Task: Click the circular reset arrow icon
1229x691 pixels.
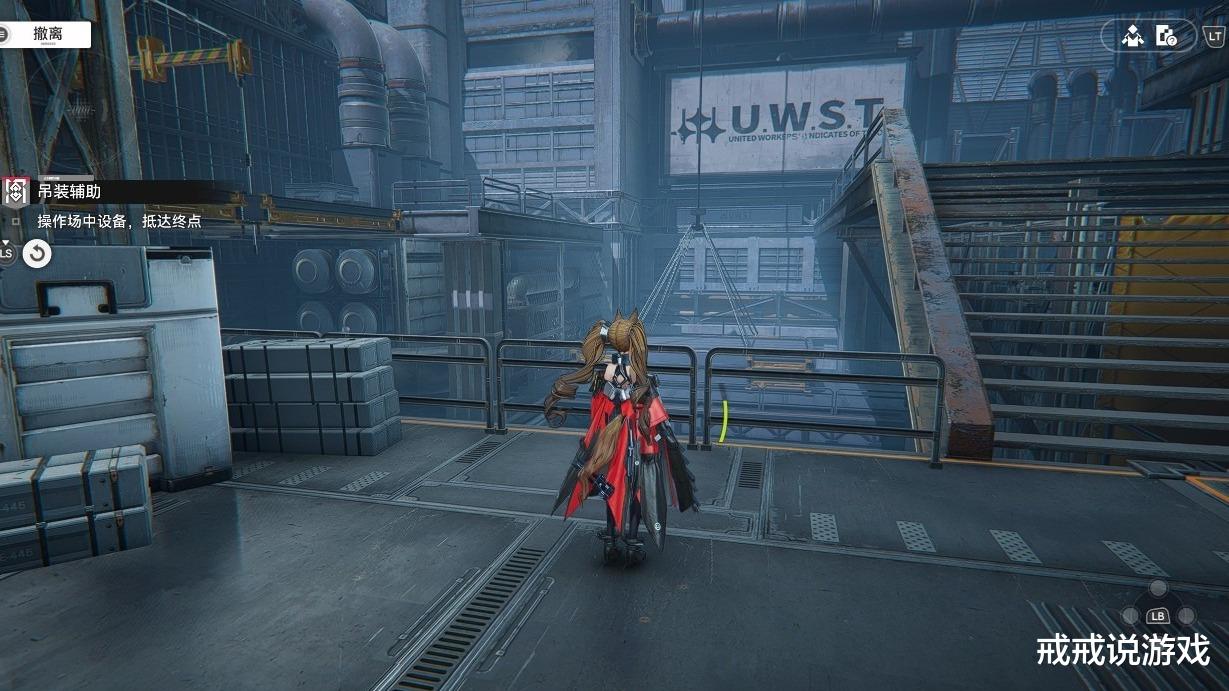Action: click(37, 254)
